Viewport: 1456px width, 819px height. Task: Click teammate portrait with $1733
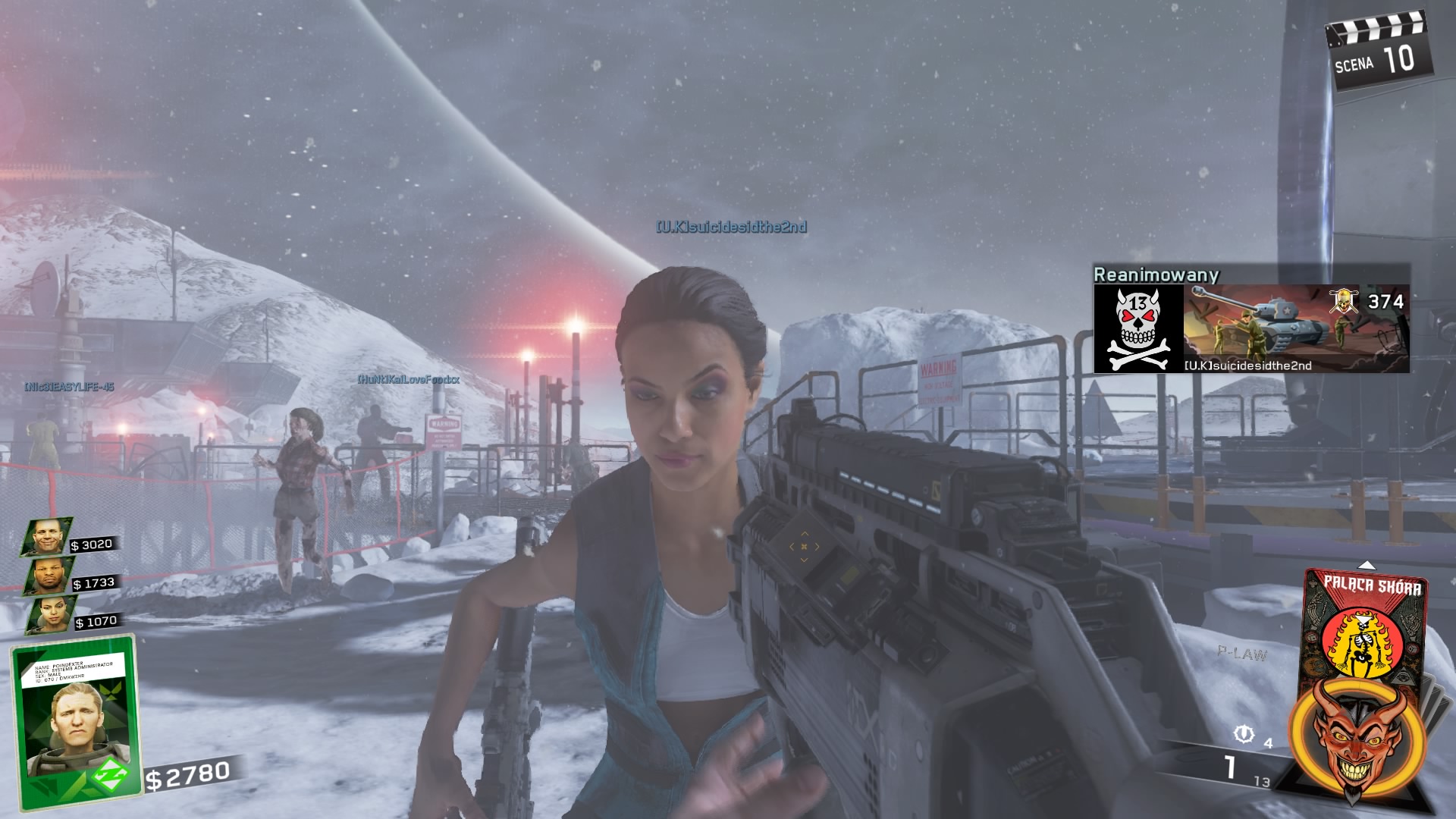[x=50, y=576]
